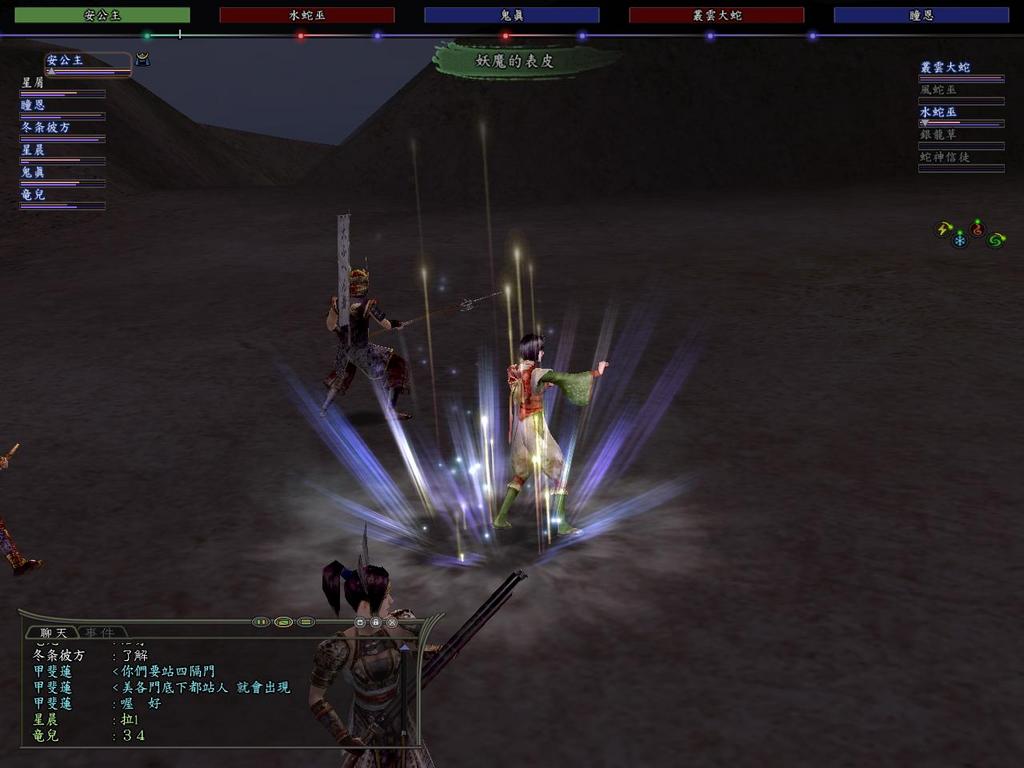Image resolution: width=1024 pixels, height=768 pixels.
Task: Select 竜兒 in the party list
Action: 34,194
